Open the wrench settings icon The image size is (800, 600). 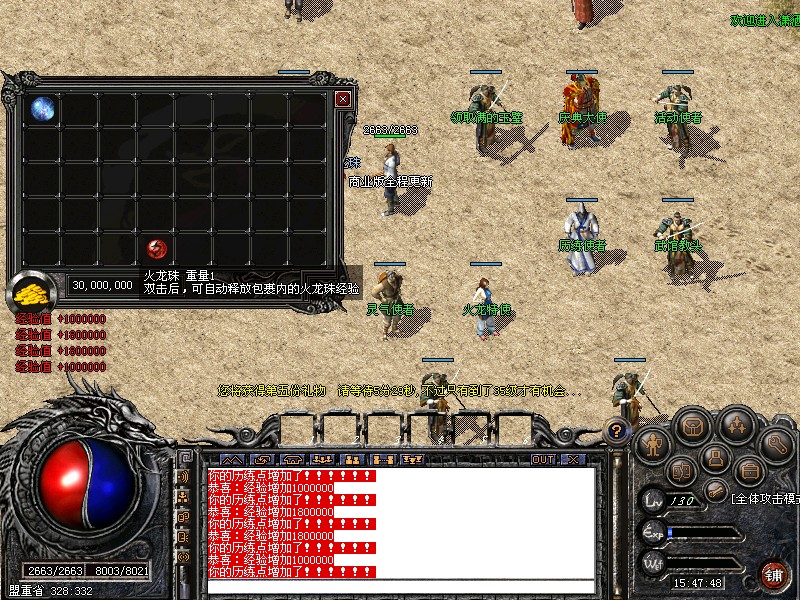[x=776, y=442]
